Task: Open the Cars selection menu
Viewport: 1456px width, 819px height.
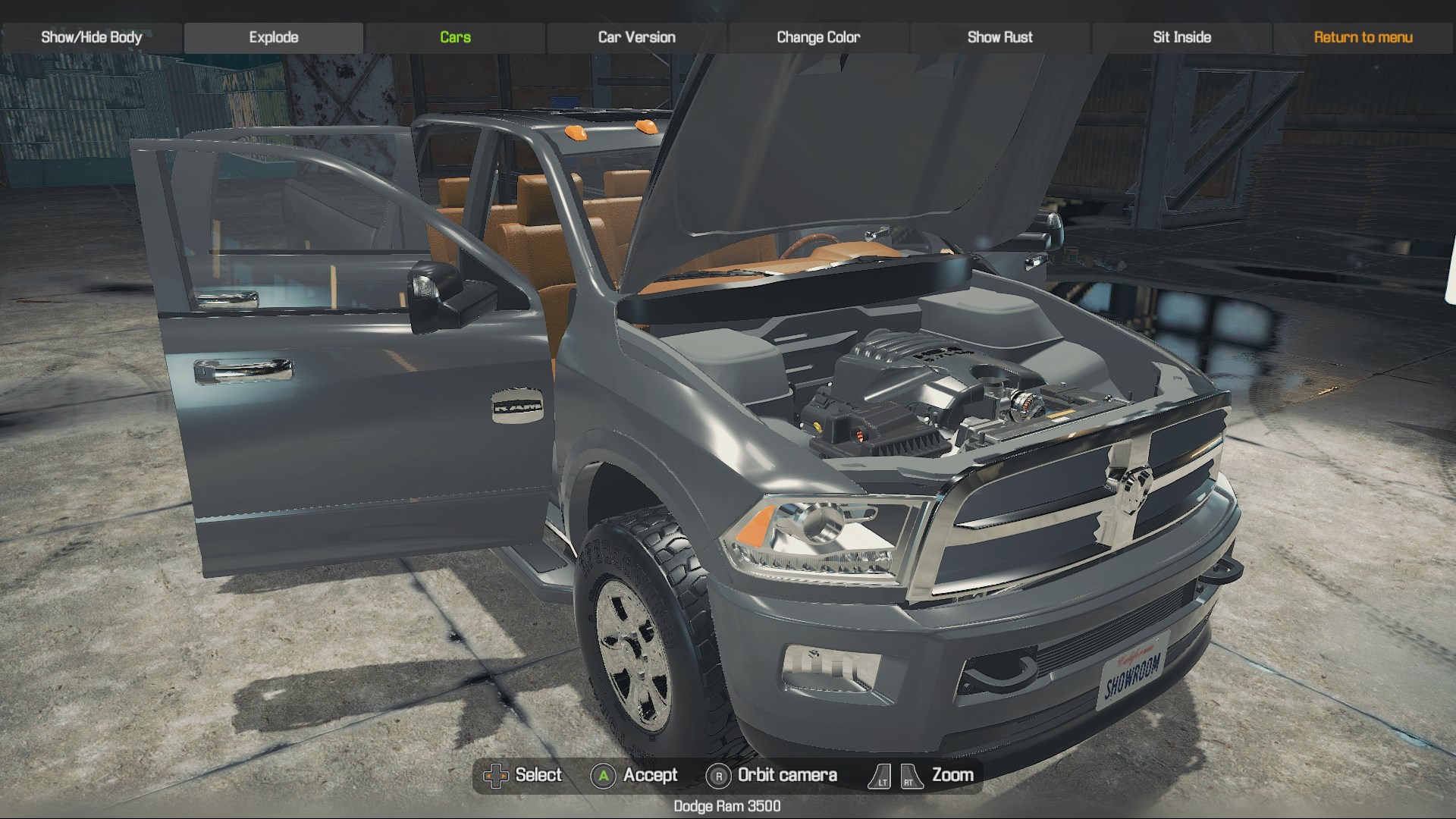Action: click(x=455, y=37)
